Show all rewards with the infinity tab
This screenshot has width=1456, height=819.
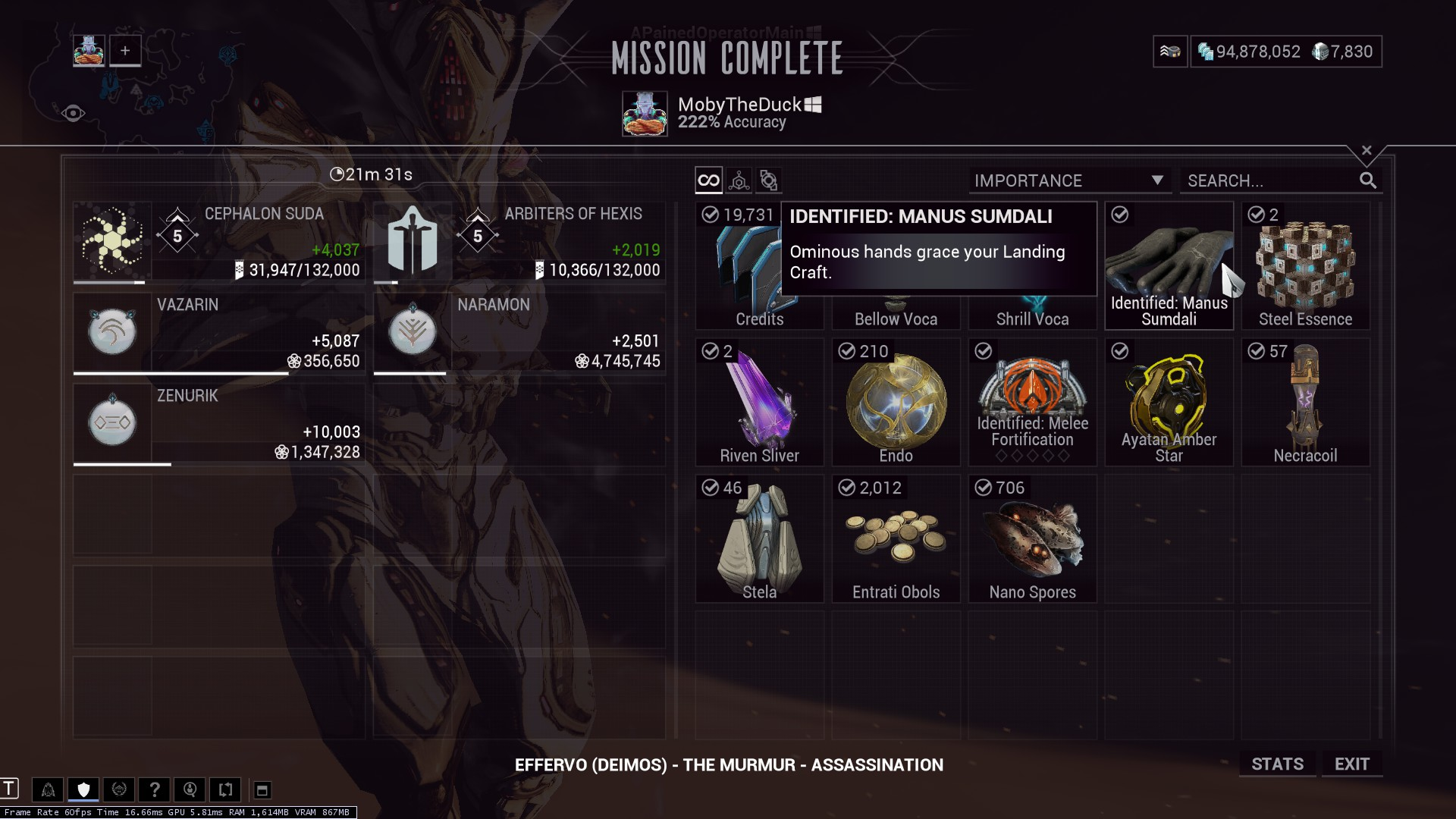coord(708,180)
